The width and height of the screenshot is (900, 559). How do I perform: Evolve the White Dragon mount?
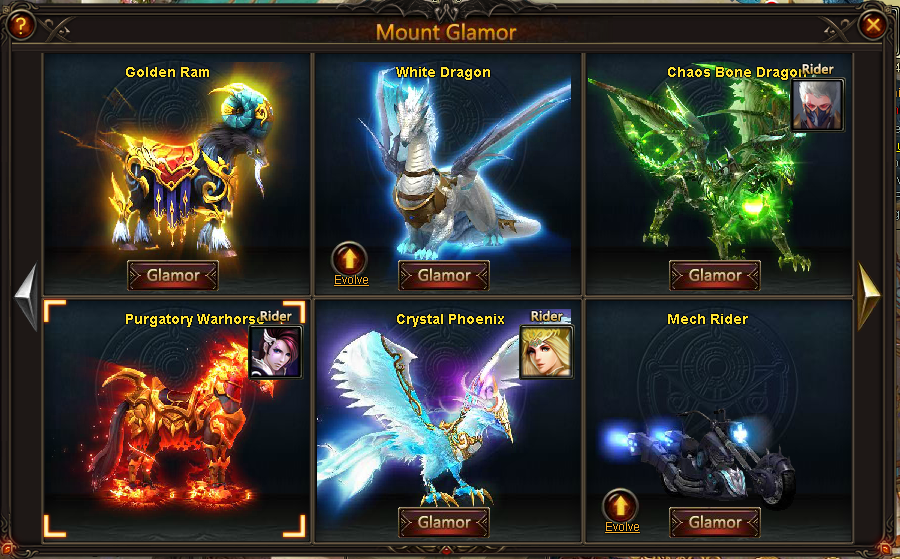pos(350,260)
